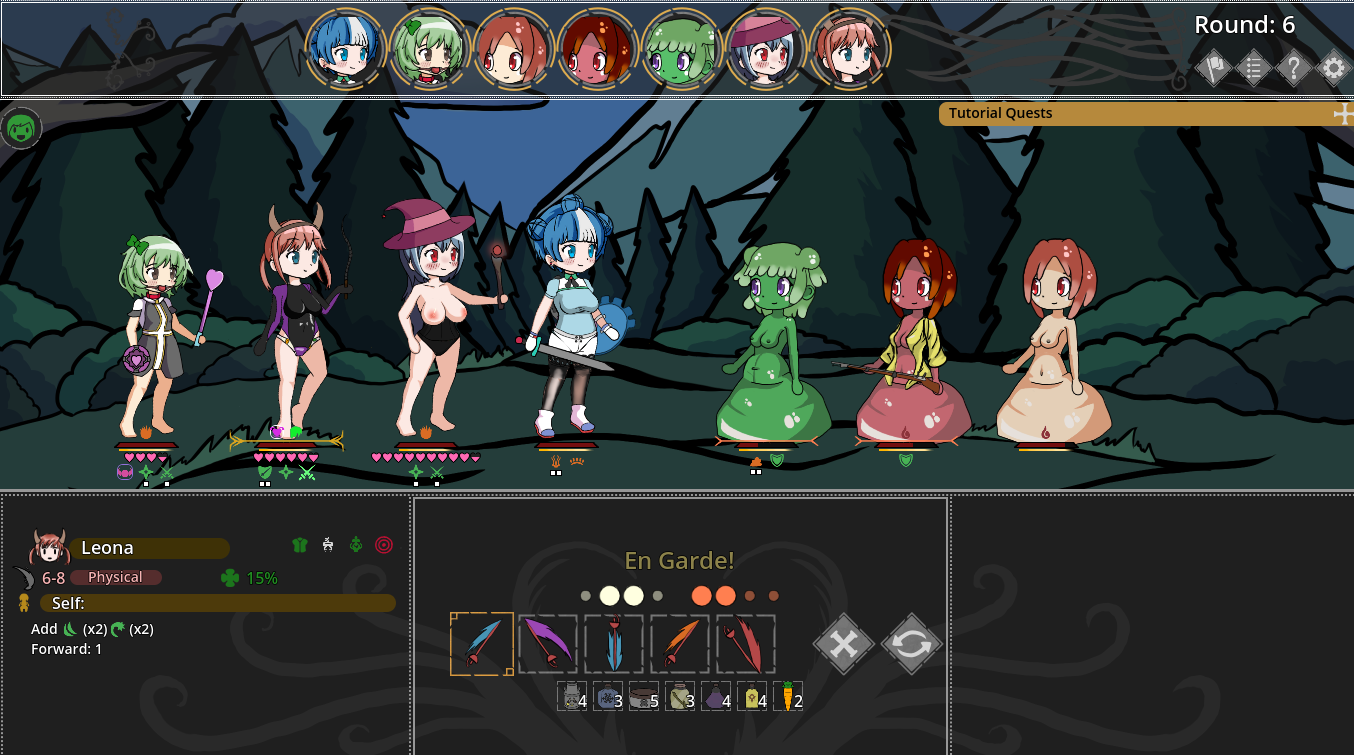1354x755 pixels.
Task: Choose the purple curved blade skill
Action: (x=548, y=644)
